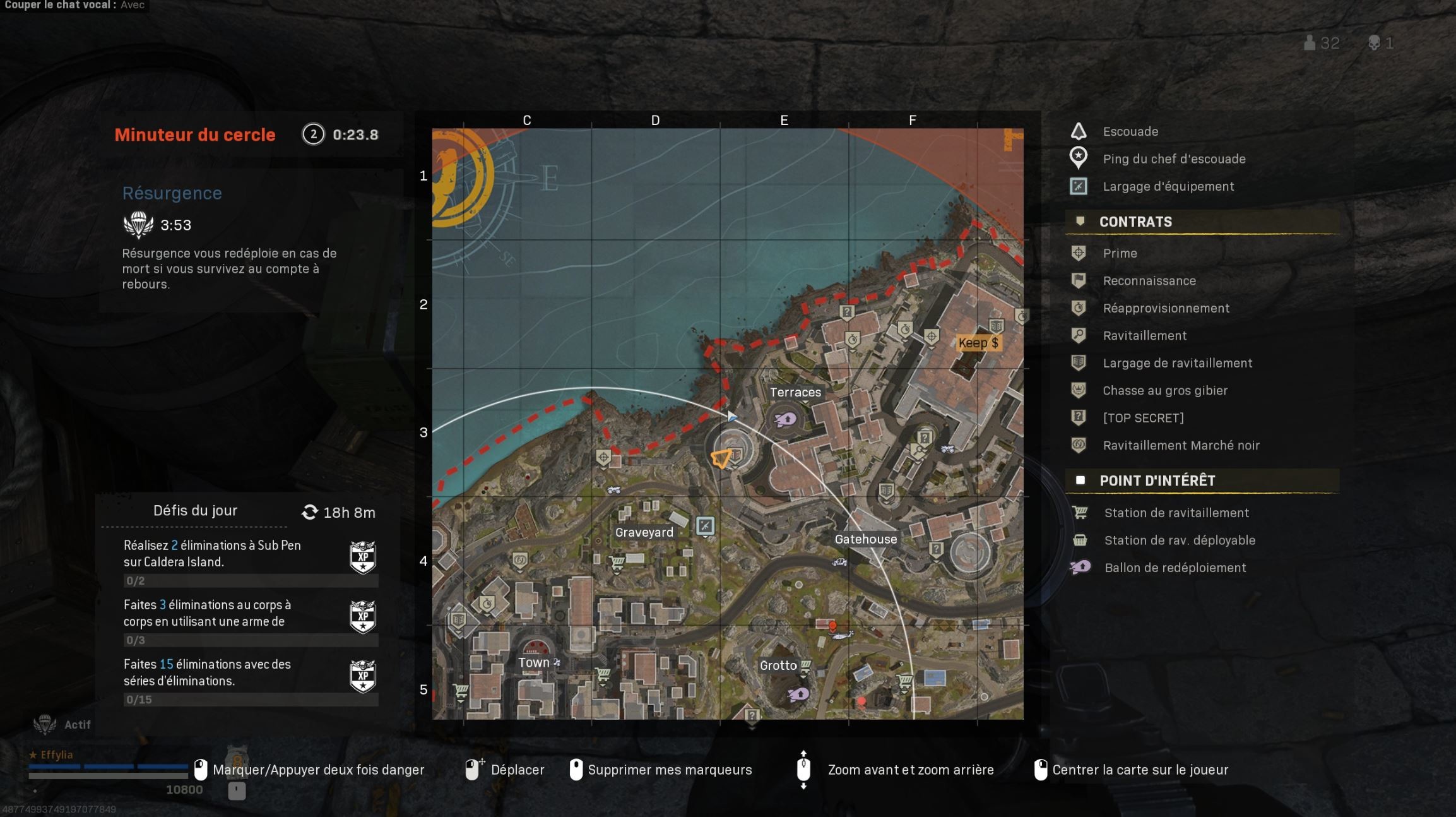This screenshot has height=817, width=1456.
Task: Select the [TOP SECRET] contract icon
Action: click(x=1078, y=417)
